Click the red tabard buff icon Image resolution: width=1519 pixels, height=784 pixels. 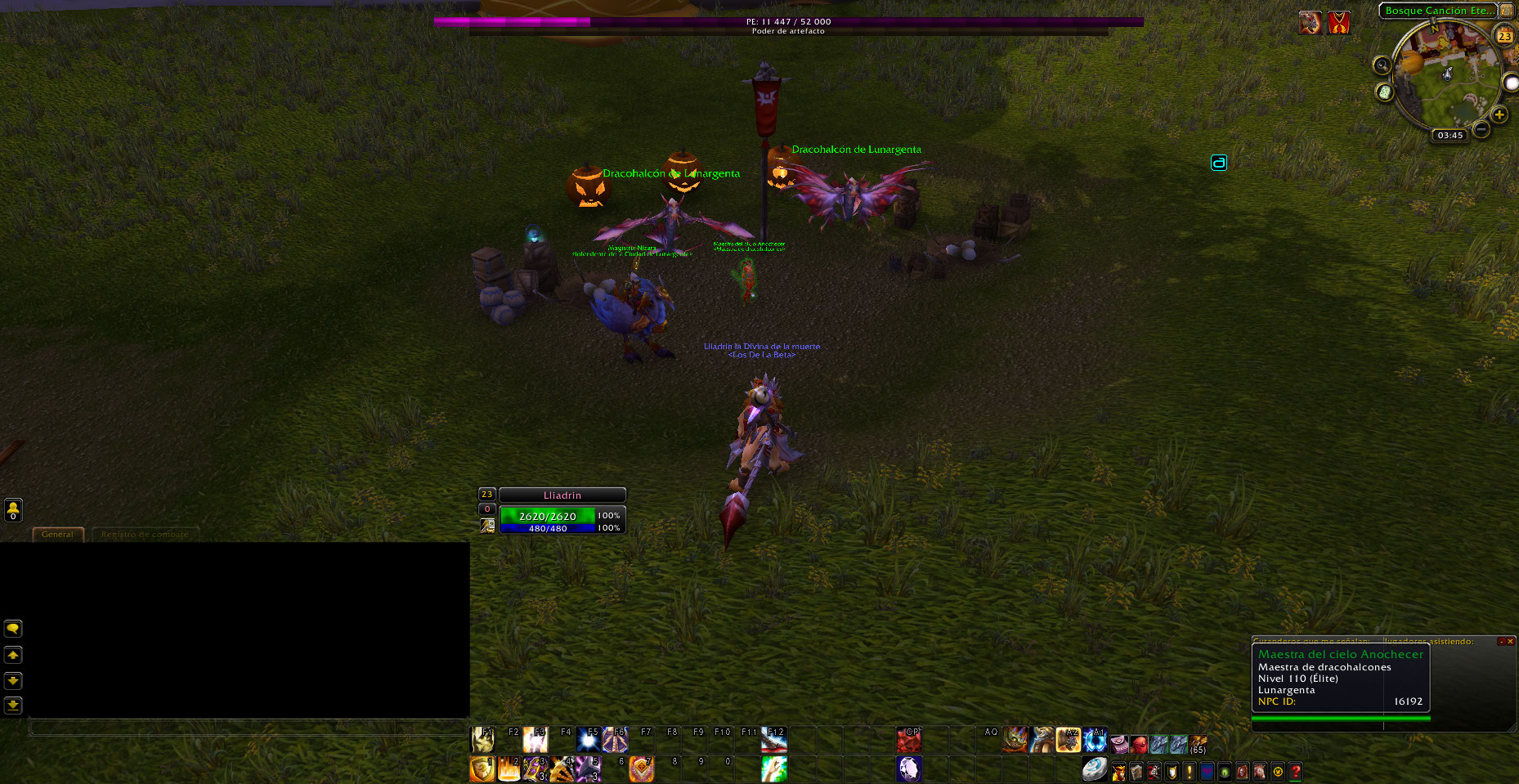pos(1338,23)
